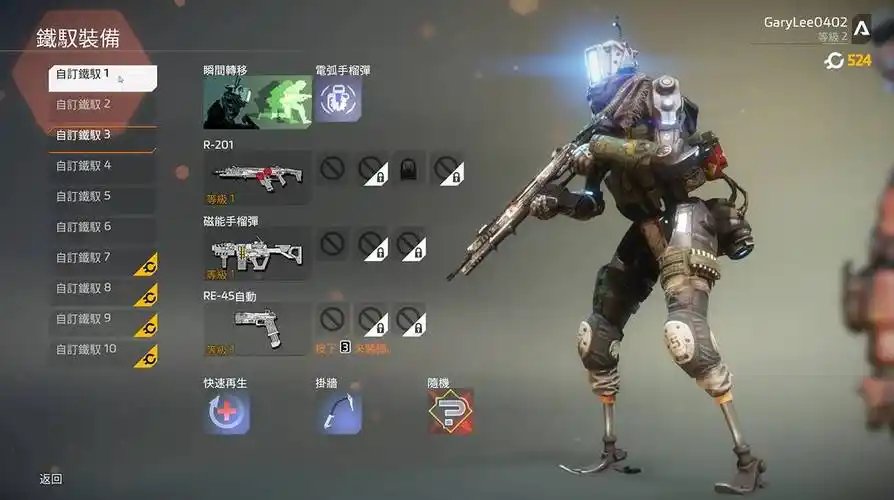Select the 掛牆 kit icon
The width and height of the screenshot is (894, 500).
339,412
